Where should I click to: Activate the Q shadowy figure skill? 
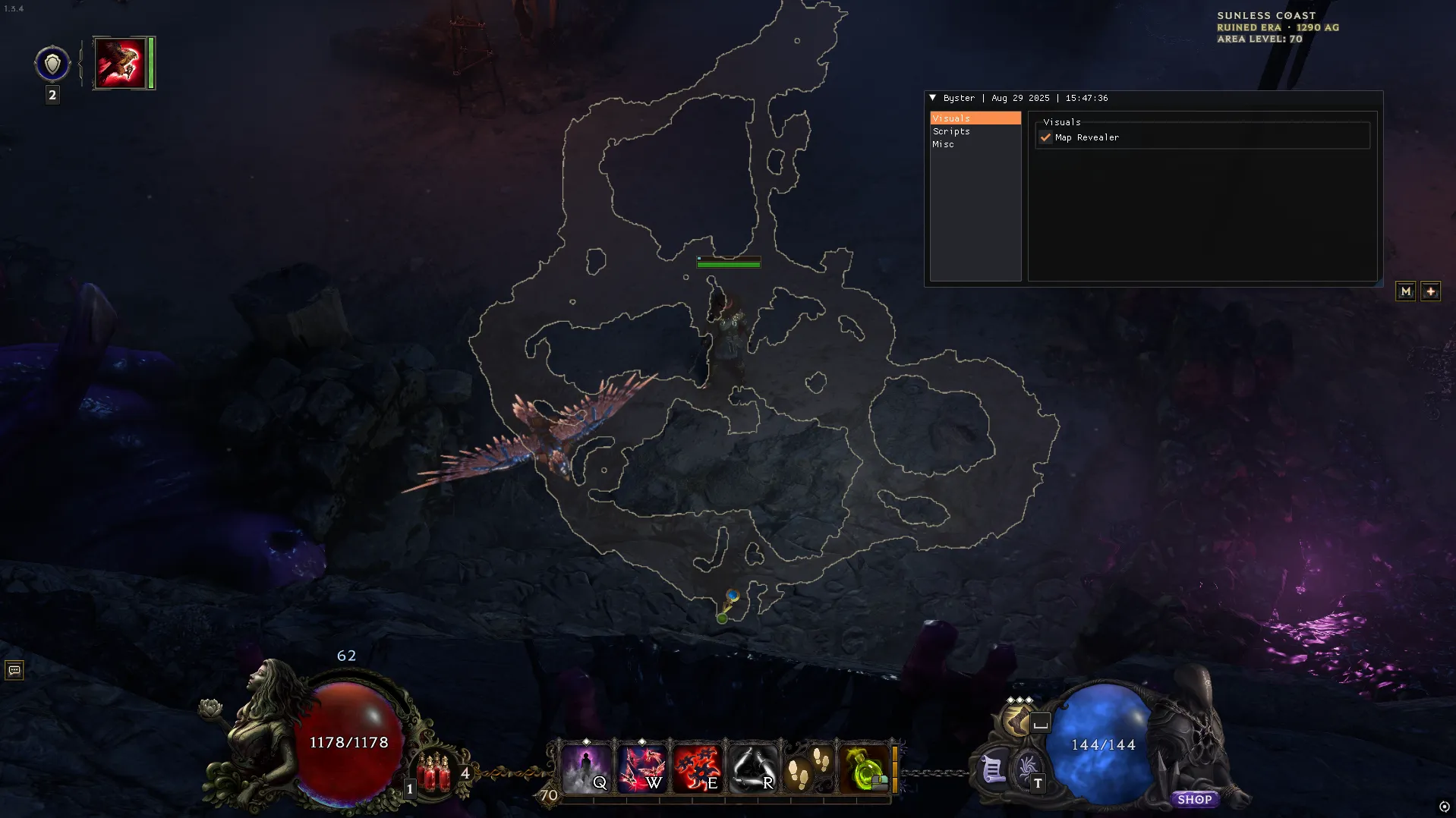[x=585, y=769]
